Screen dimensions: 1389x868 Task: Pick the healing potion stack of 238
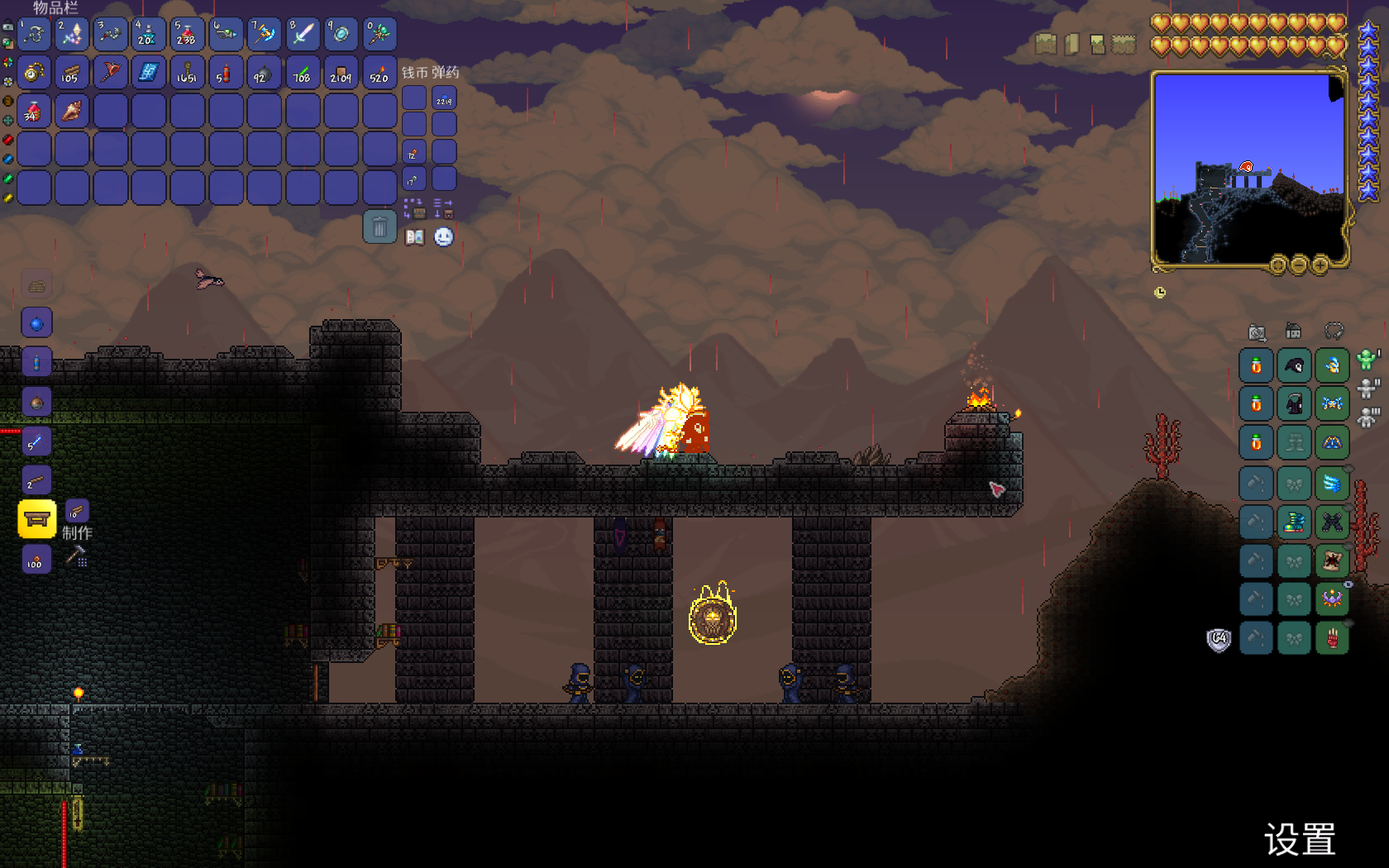[187, 35]
